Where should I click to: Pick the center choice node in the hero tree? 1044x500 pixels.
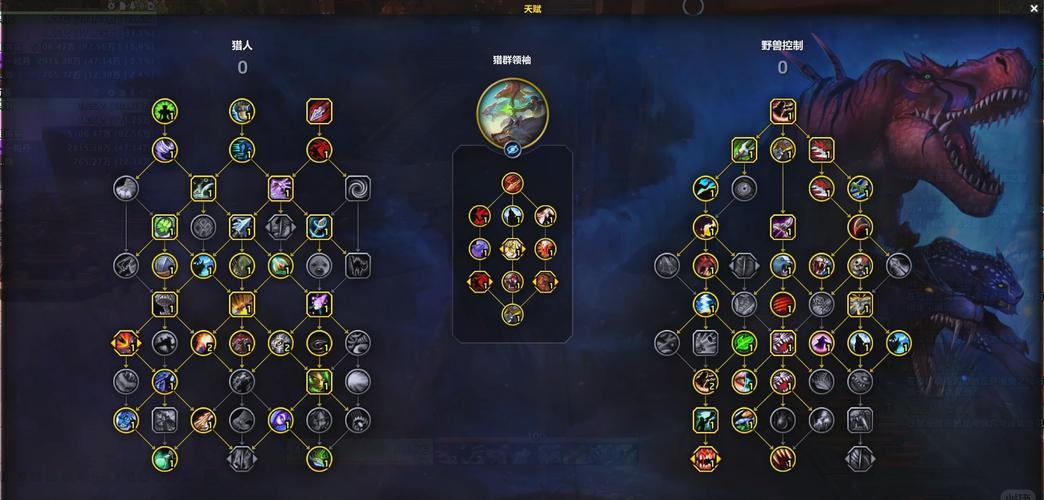point(512,248)
